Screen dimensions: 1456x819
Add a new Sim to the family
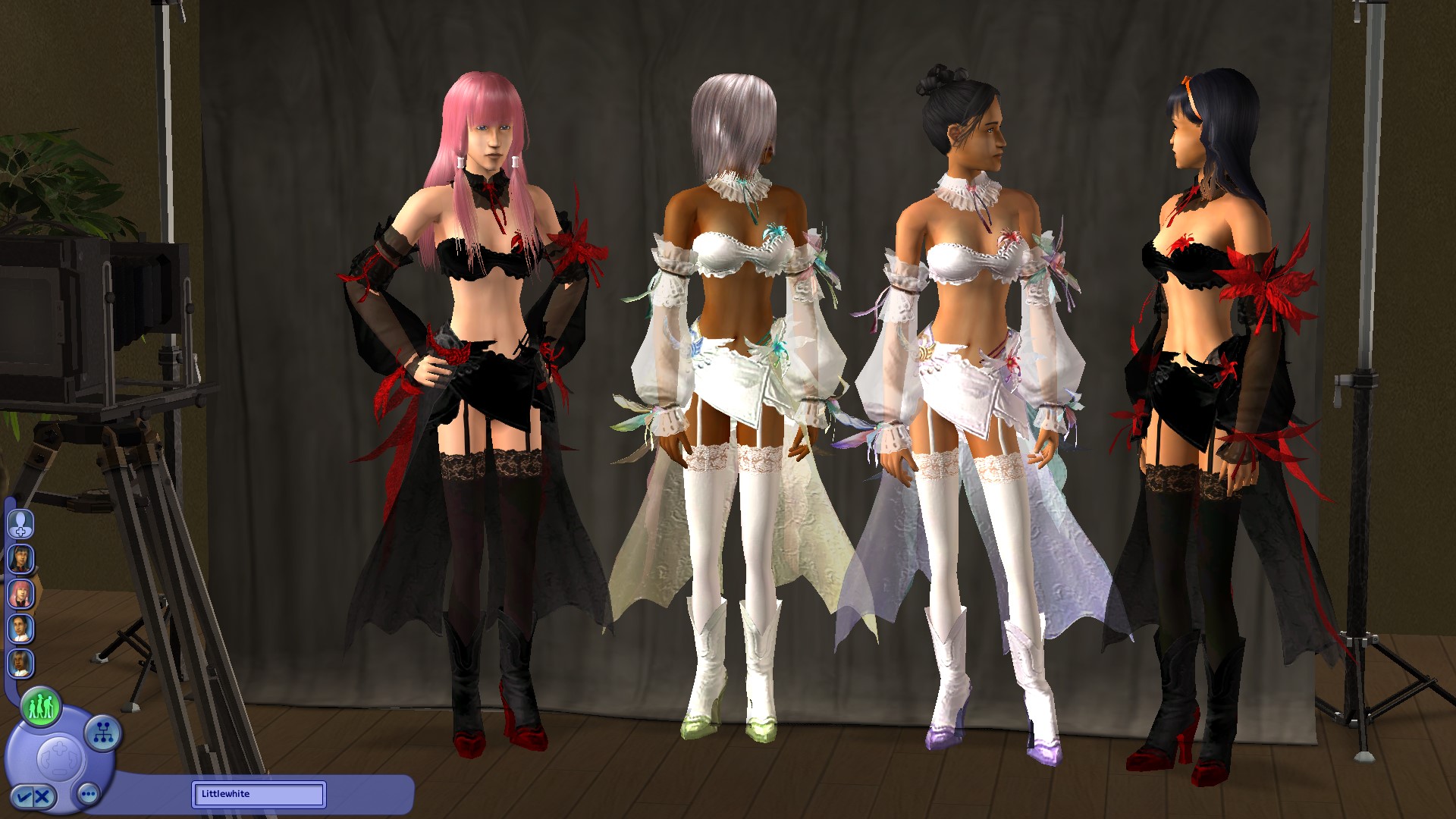pyautogui.click(x=20, y=524)
